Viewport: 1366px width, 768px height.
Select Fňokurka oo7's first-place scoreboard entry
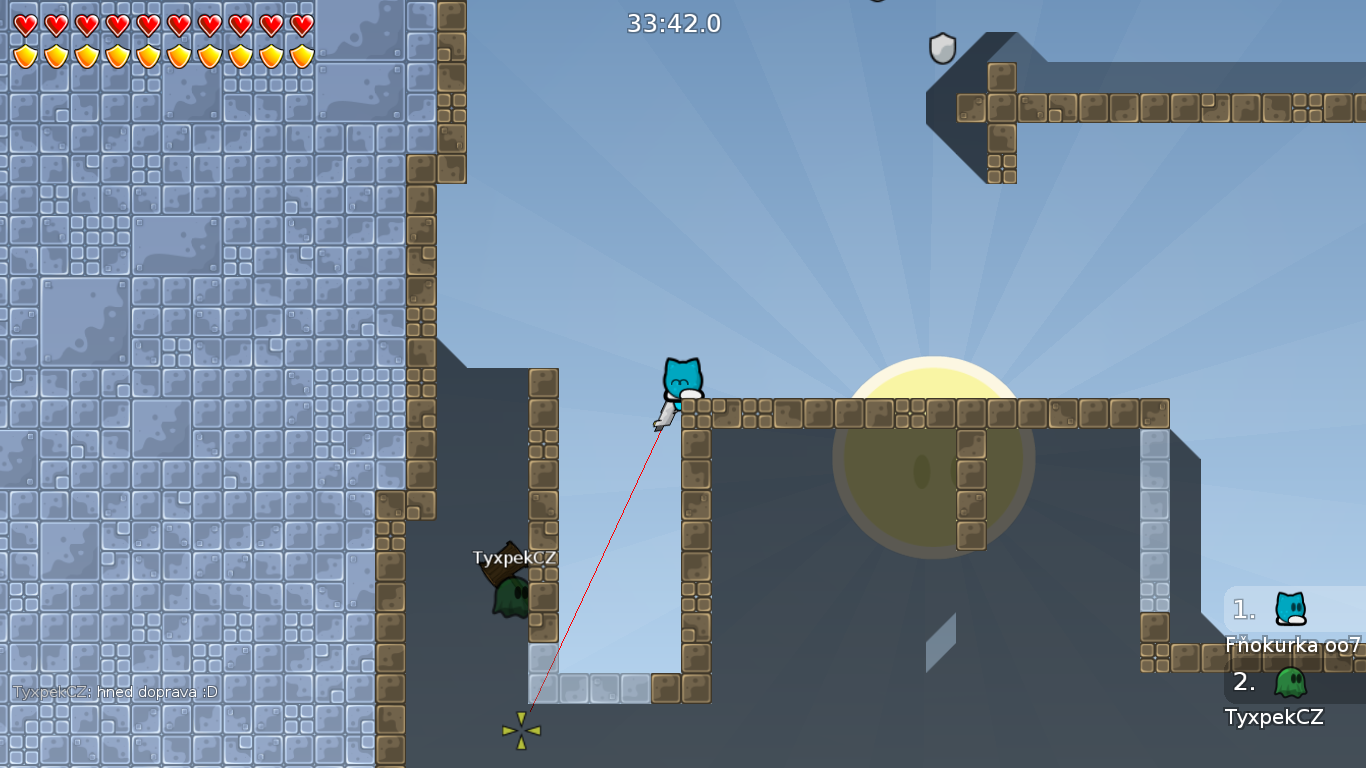coord(1294,622)
